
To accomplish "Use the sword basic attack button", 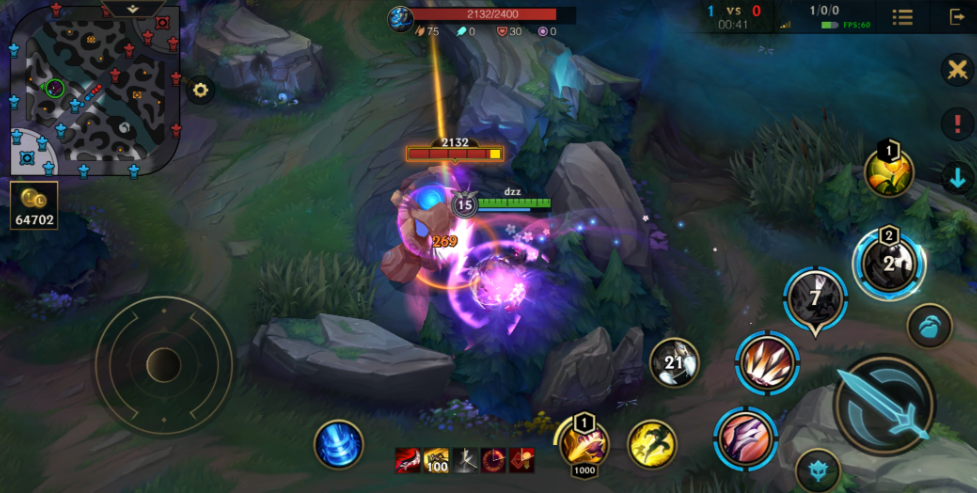I will point(884,404).
